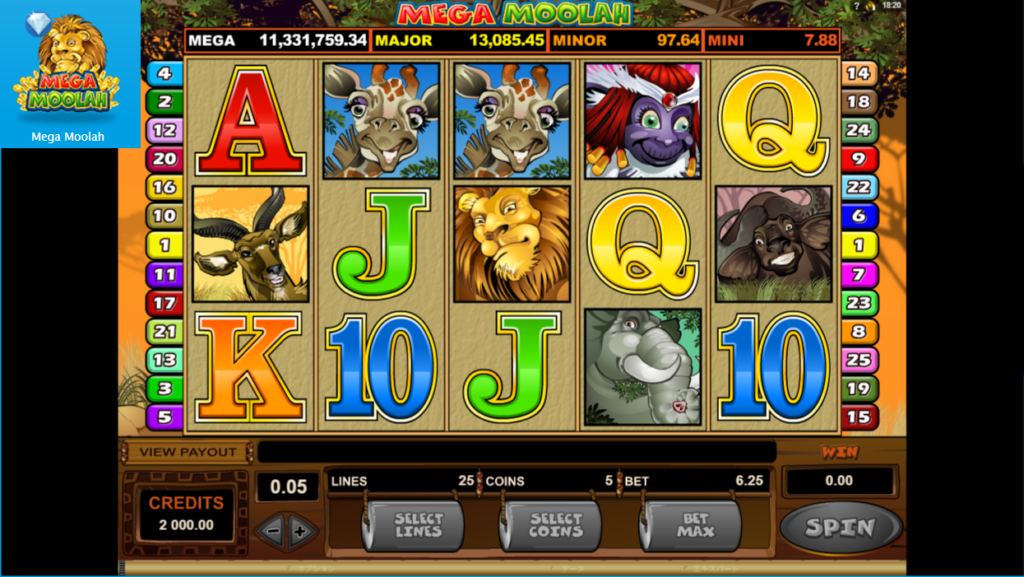
Task: Highlight payline 17 marker
Action: [164, 303]
